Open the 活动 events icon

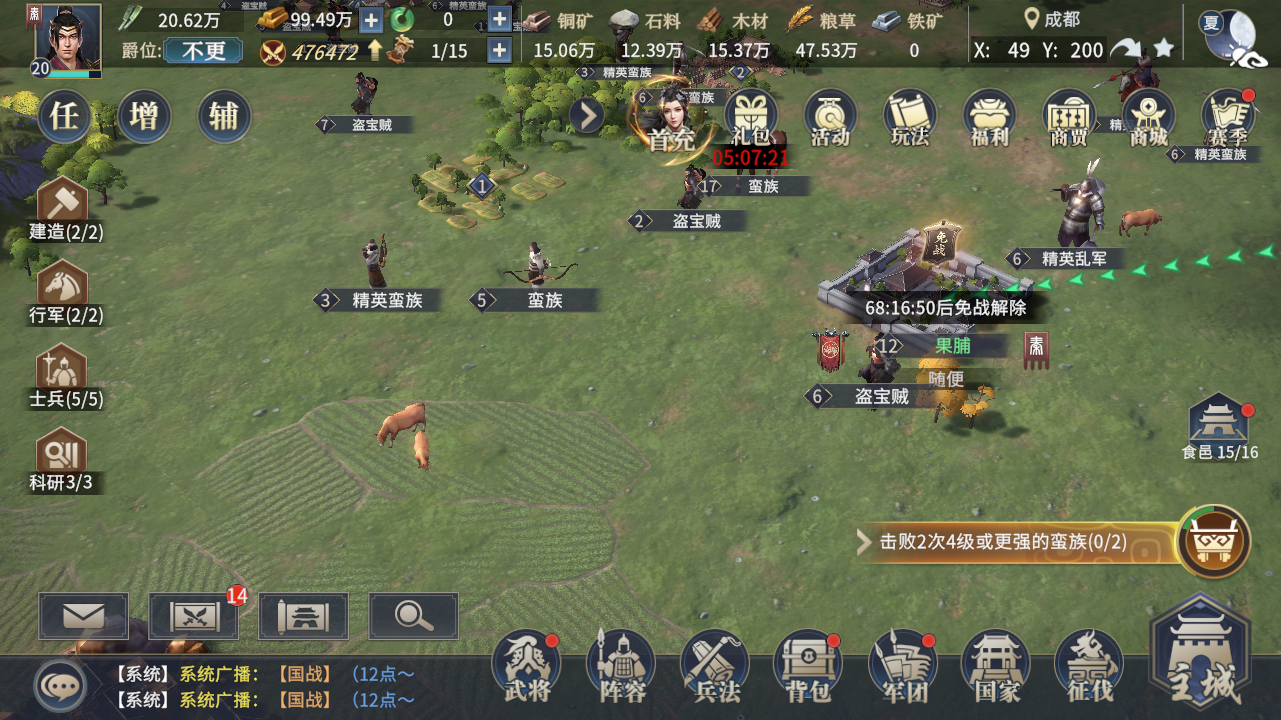tap(830, 119)
